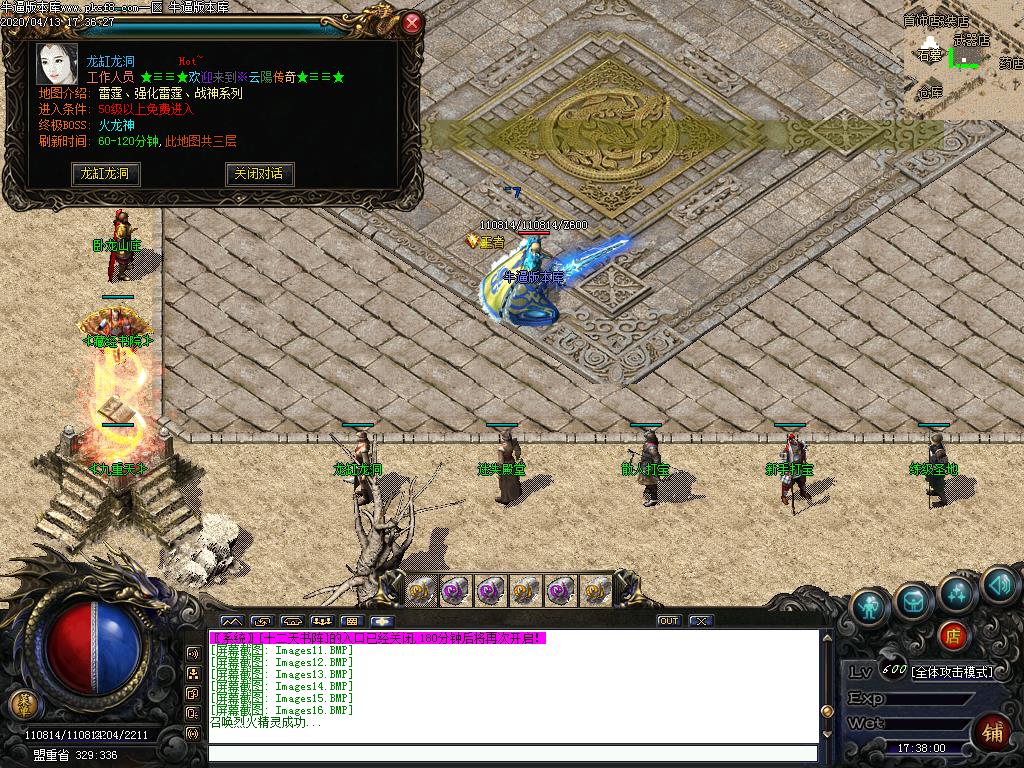Click the OUT button above the chat
This screenshot has width=1024, height=768.
pyautogui.click(x=669, y=621)
